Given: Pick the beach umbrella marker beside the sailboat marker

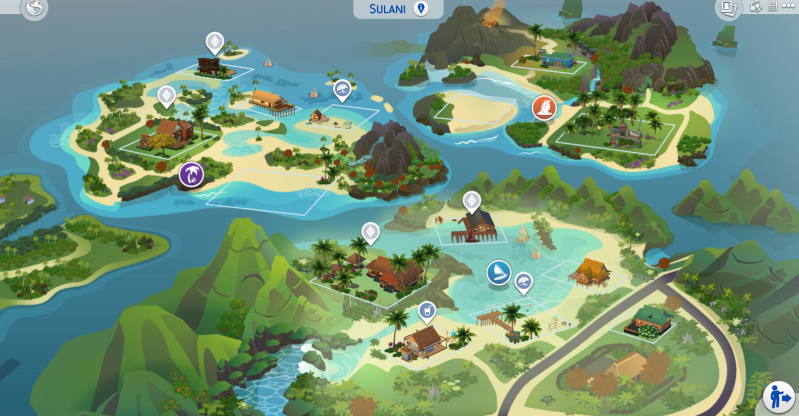Looking at the screenshot, I should [x=524, y=282].
